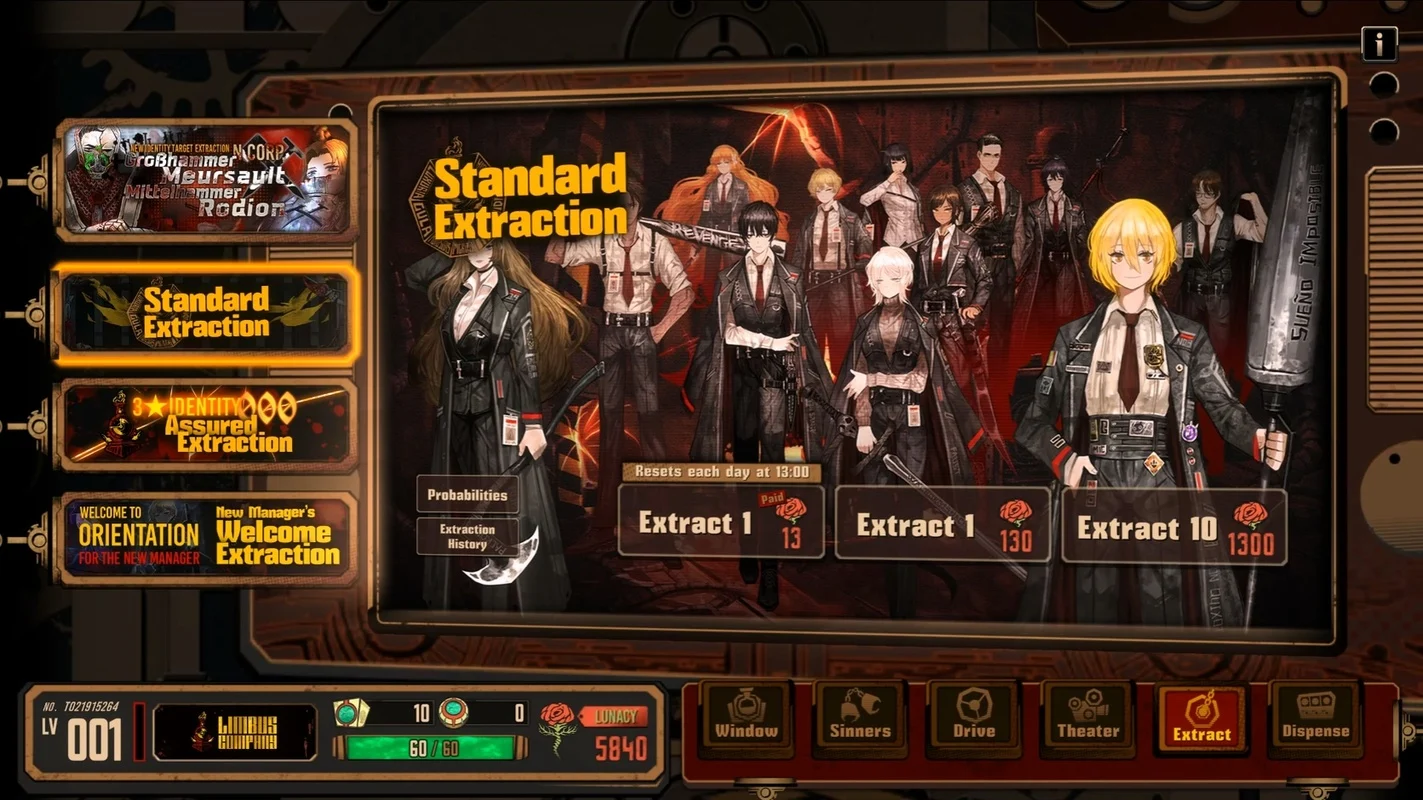Open the Drive menu
This screenshot has height=800, width=1423.
click(974, 716)
